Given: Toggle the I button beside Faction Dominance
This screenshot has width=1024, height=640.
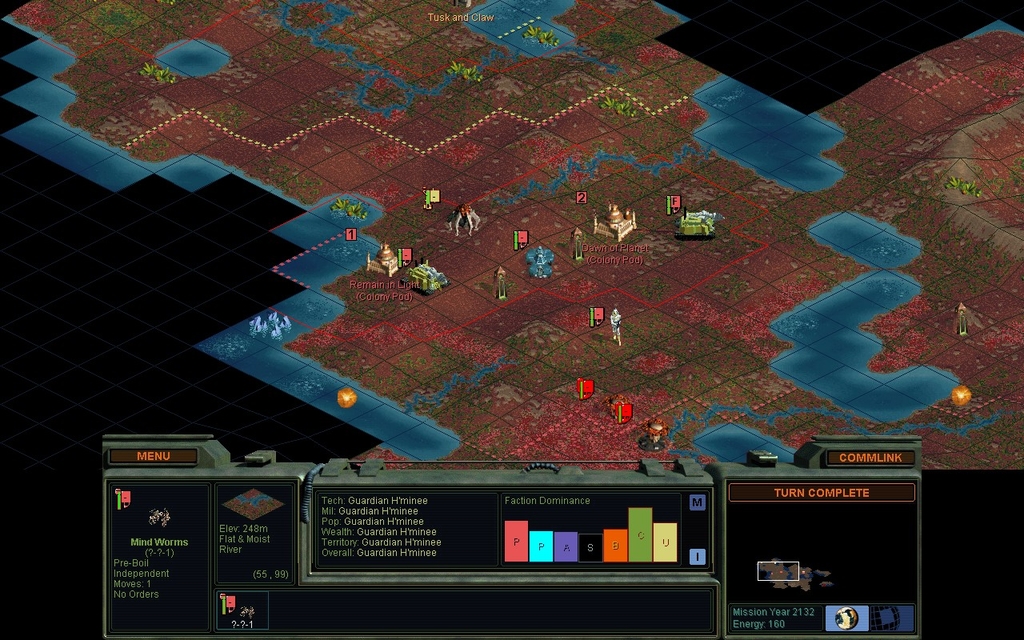Looking at the screenshot, I should click(x=697, y=557).
